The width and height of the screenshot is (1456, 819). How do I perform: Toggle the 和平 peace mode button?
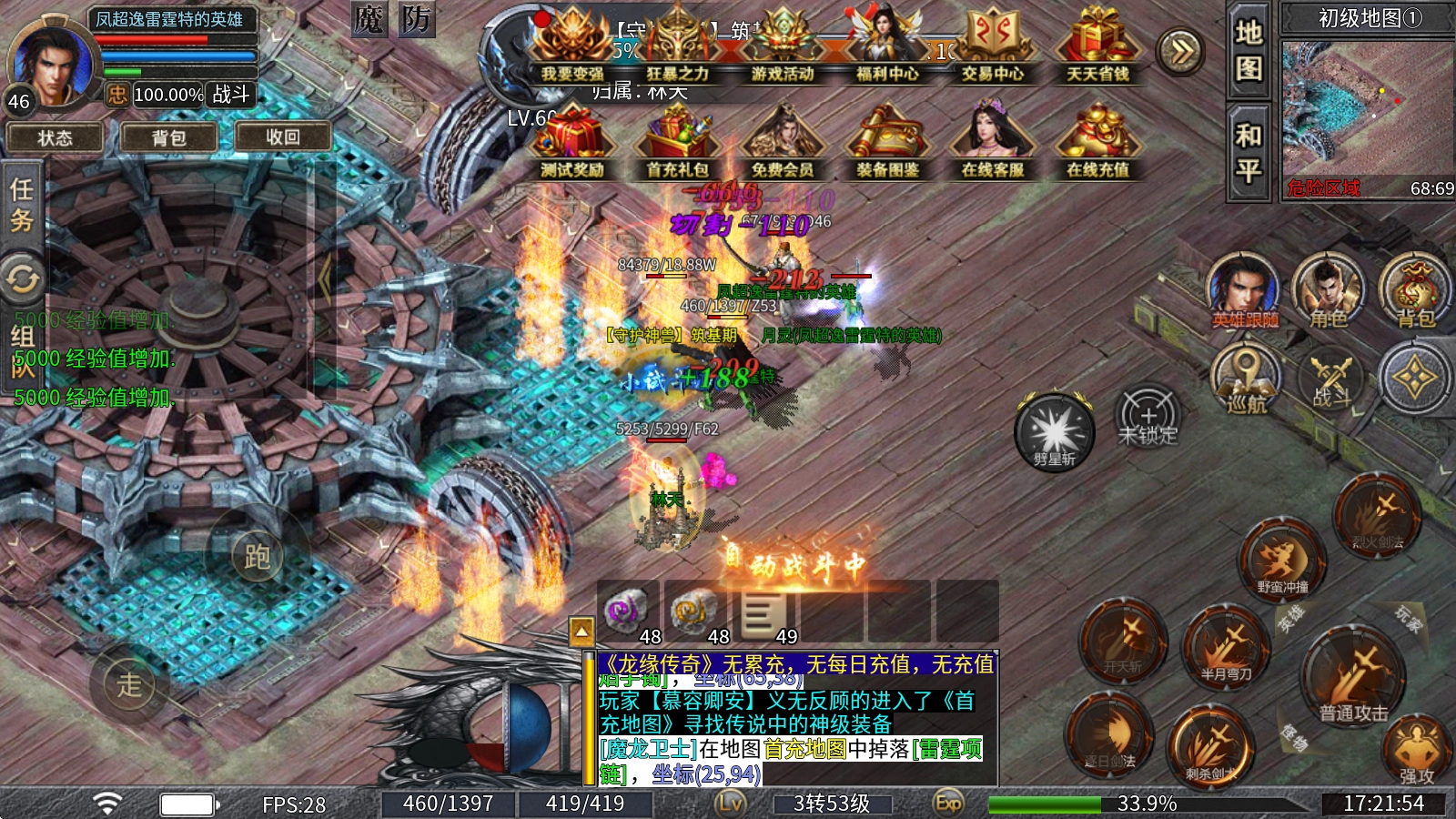click(x=1248, y=152)
